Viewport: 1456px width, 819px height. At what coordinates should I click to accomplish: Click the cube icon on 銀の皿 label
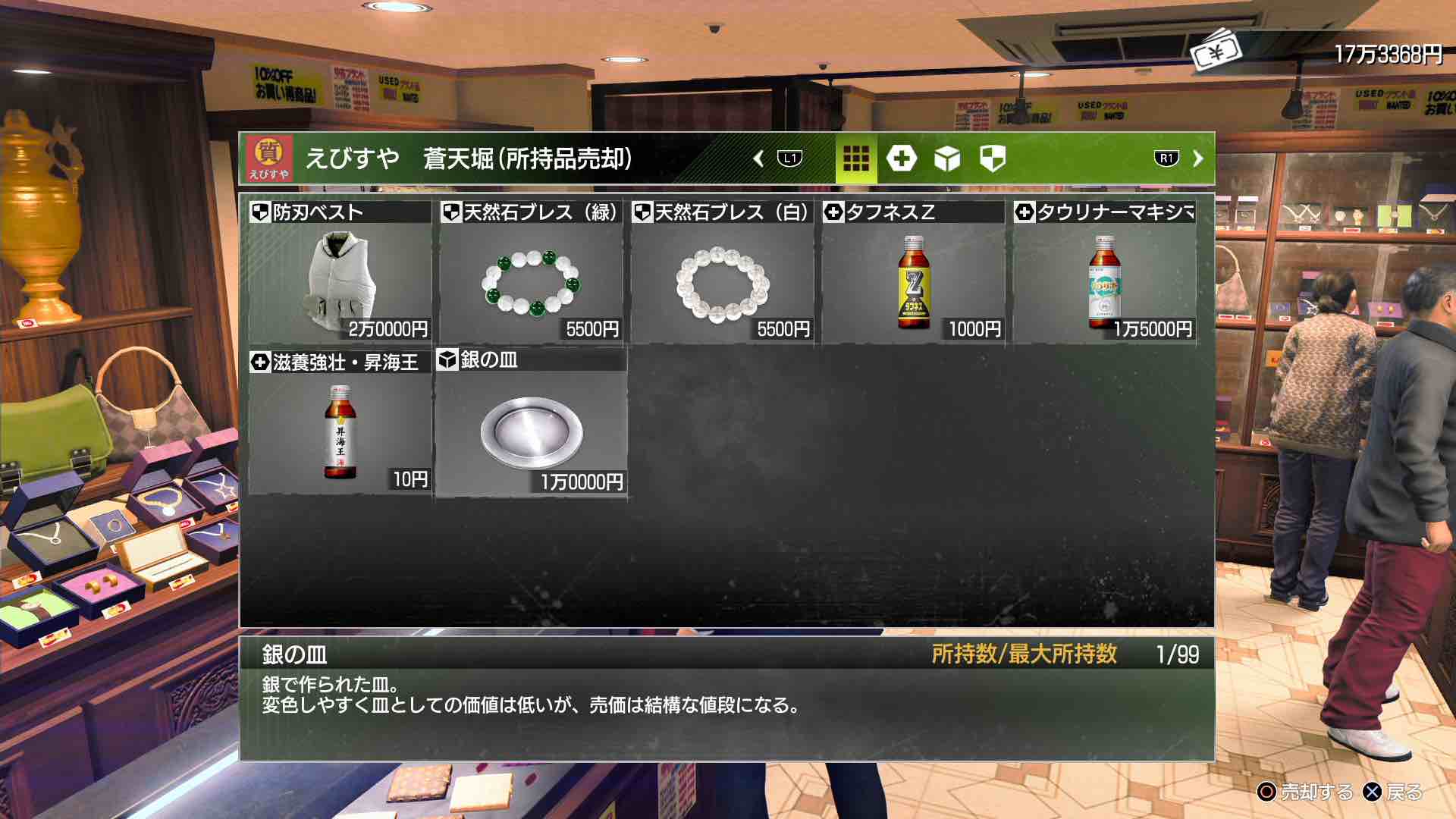450,362
